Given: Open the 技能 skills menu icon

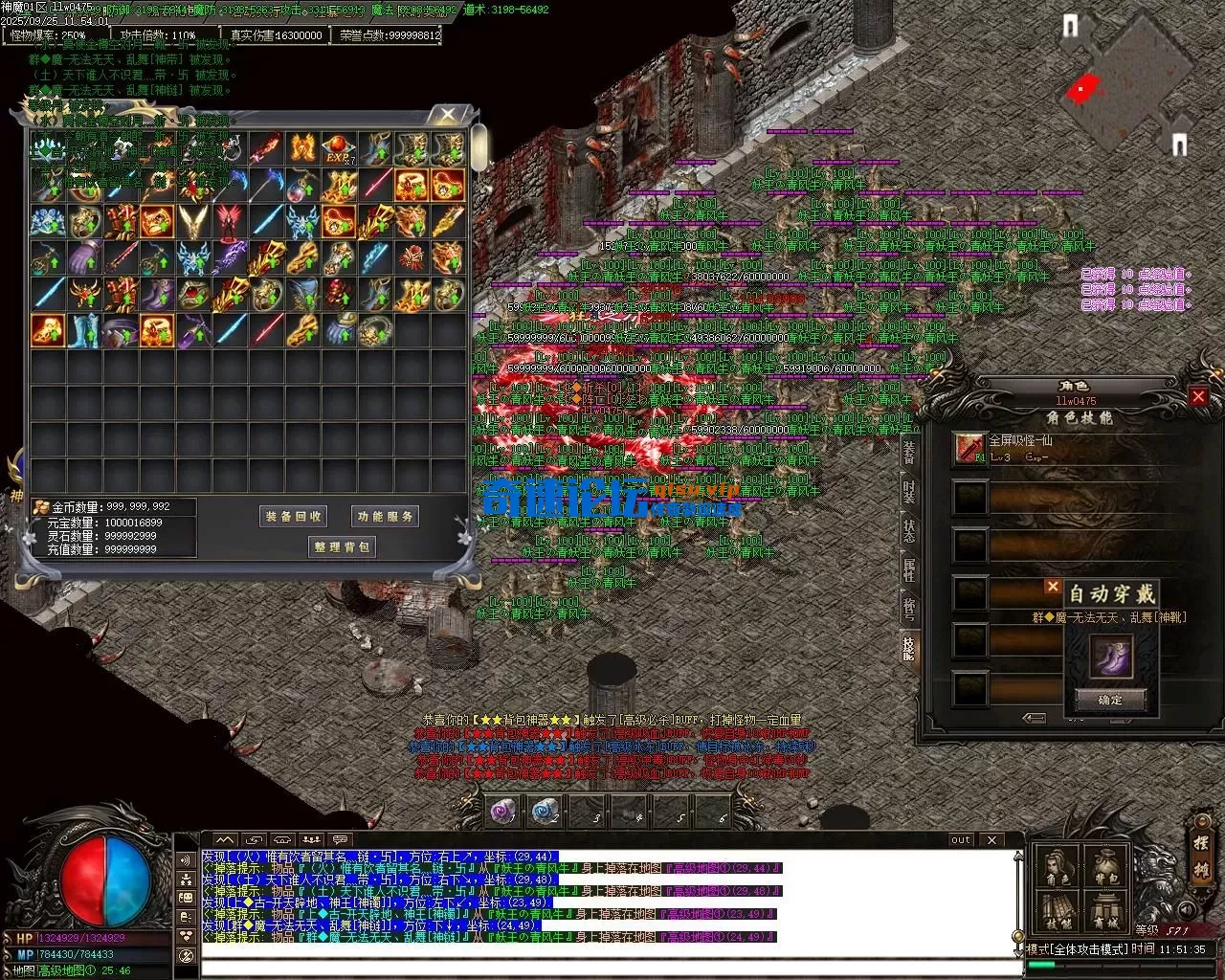Looking at the screenshot, I should coord(1057,914).
